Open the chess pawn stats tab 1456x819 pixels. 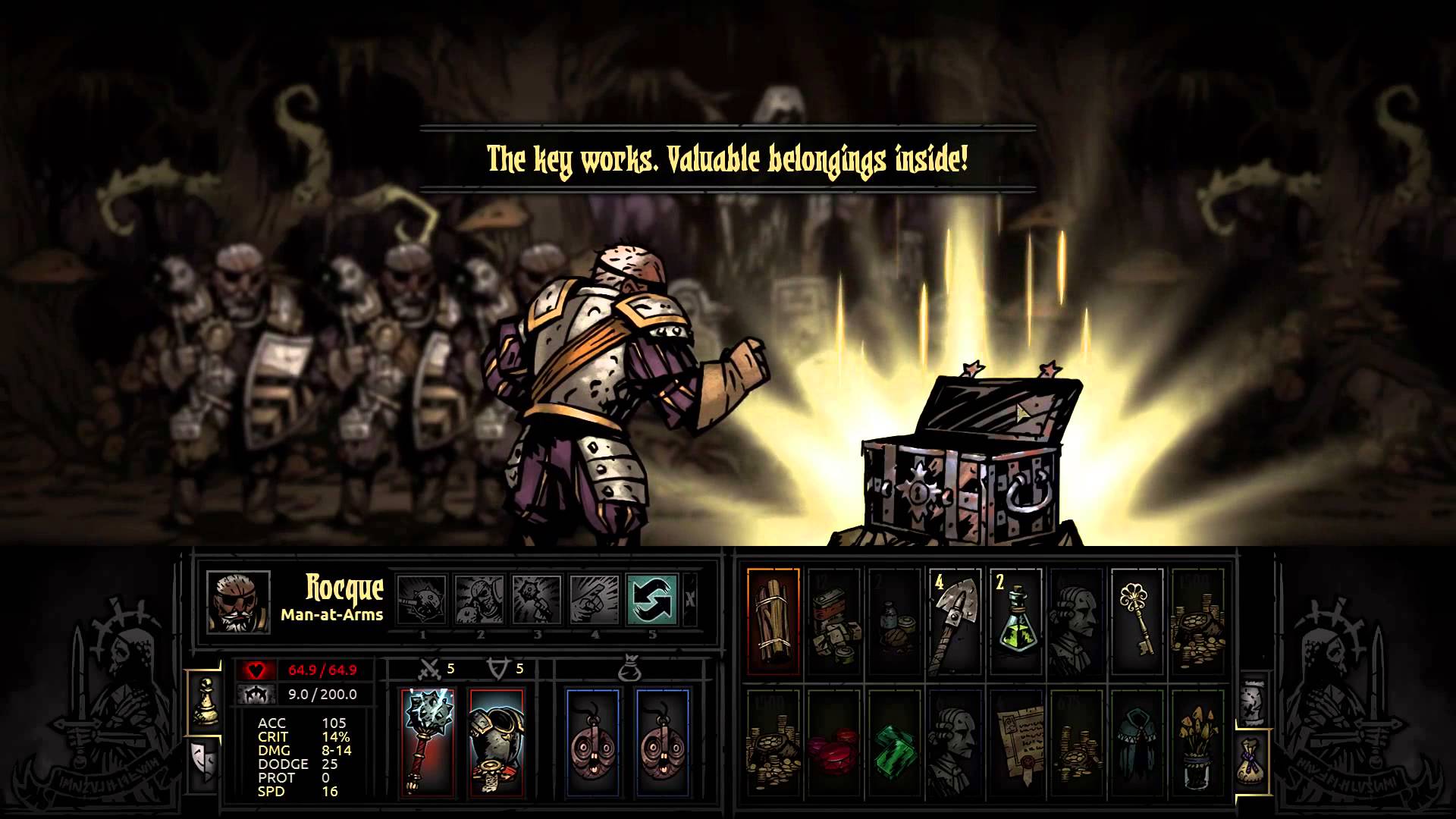tap(204, 701)
